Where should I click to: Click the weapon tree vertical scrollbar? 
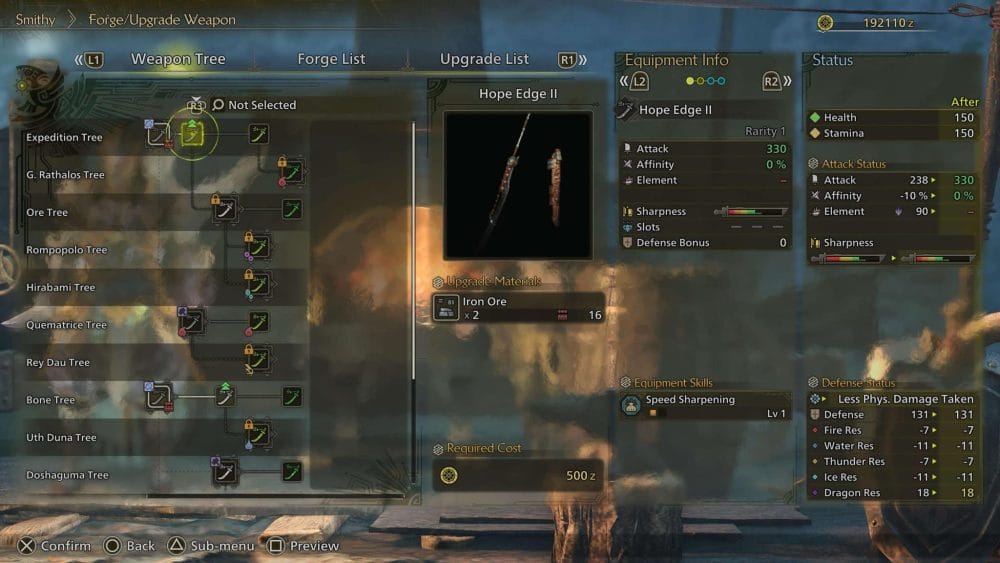click(x=414, y=250)
